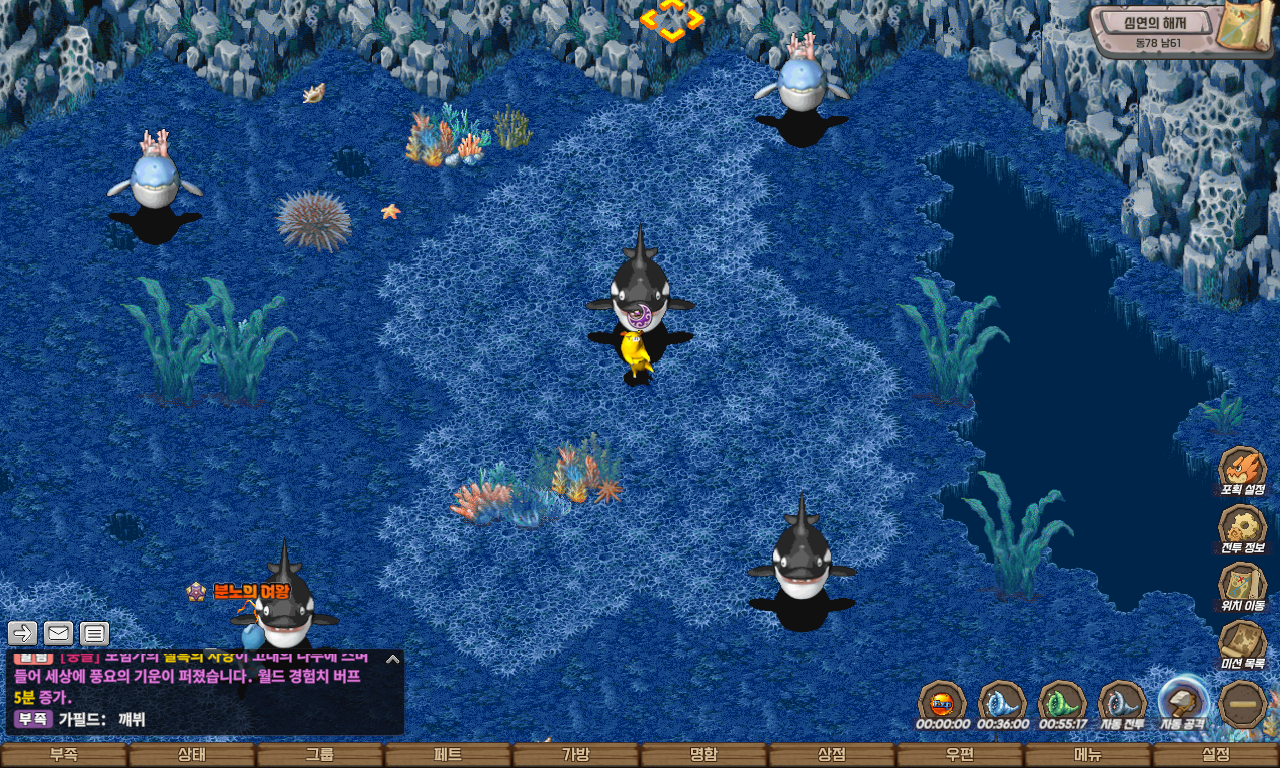The width and height of the screenshot is (1280, 768).
Task: Open the 페트 (pet) menu
Action: coord(448,755)
